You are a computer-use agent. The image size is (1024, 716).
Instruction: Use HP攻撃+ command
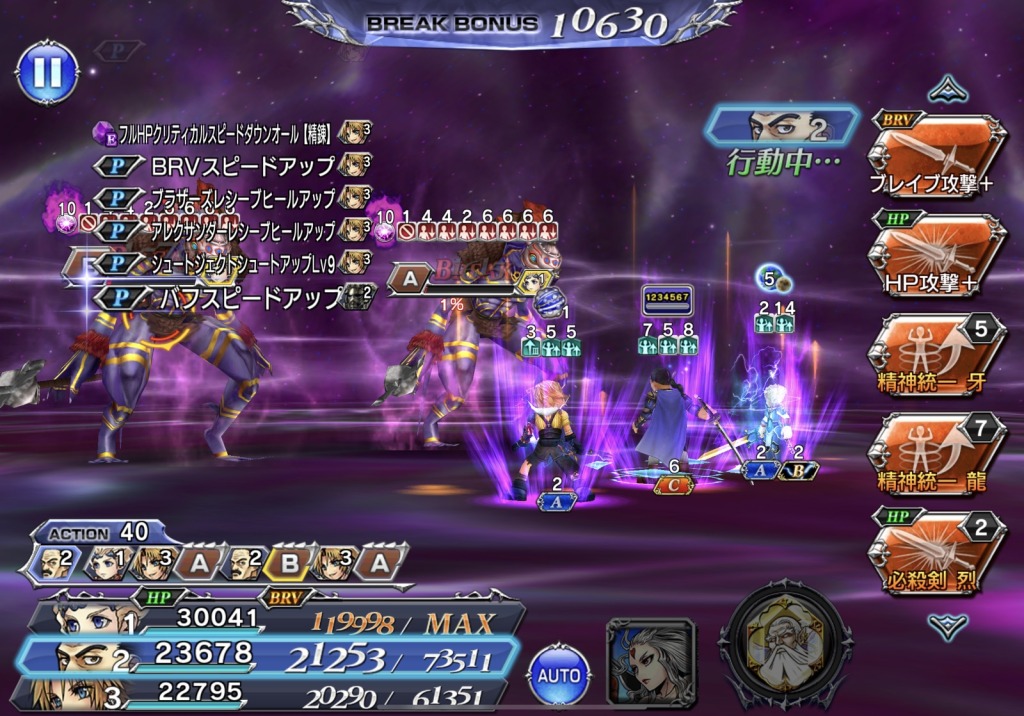click(x=936, y=255)
